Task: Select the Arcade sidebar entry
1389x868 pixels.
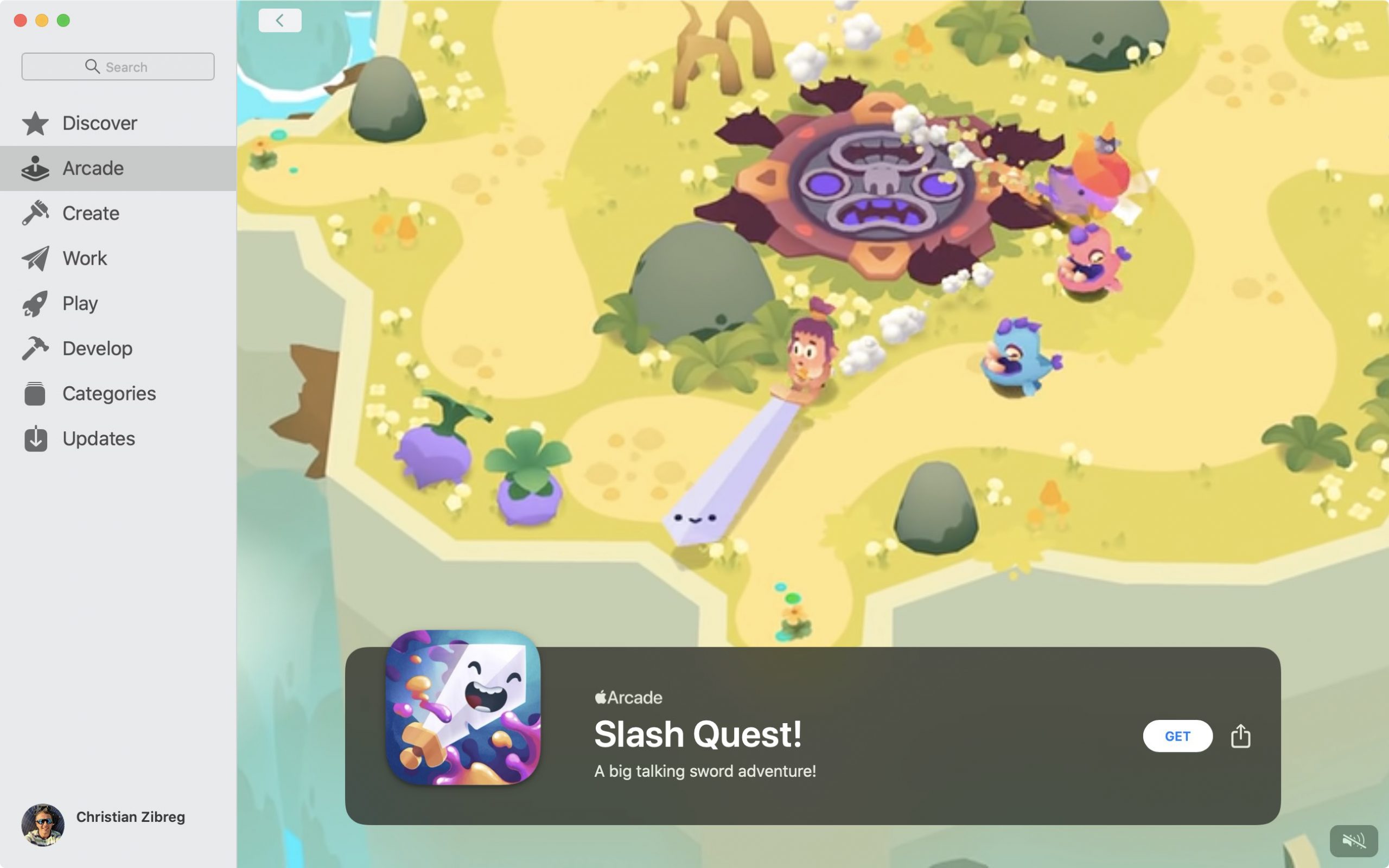Action: point(93,168)
